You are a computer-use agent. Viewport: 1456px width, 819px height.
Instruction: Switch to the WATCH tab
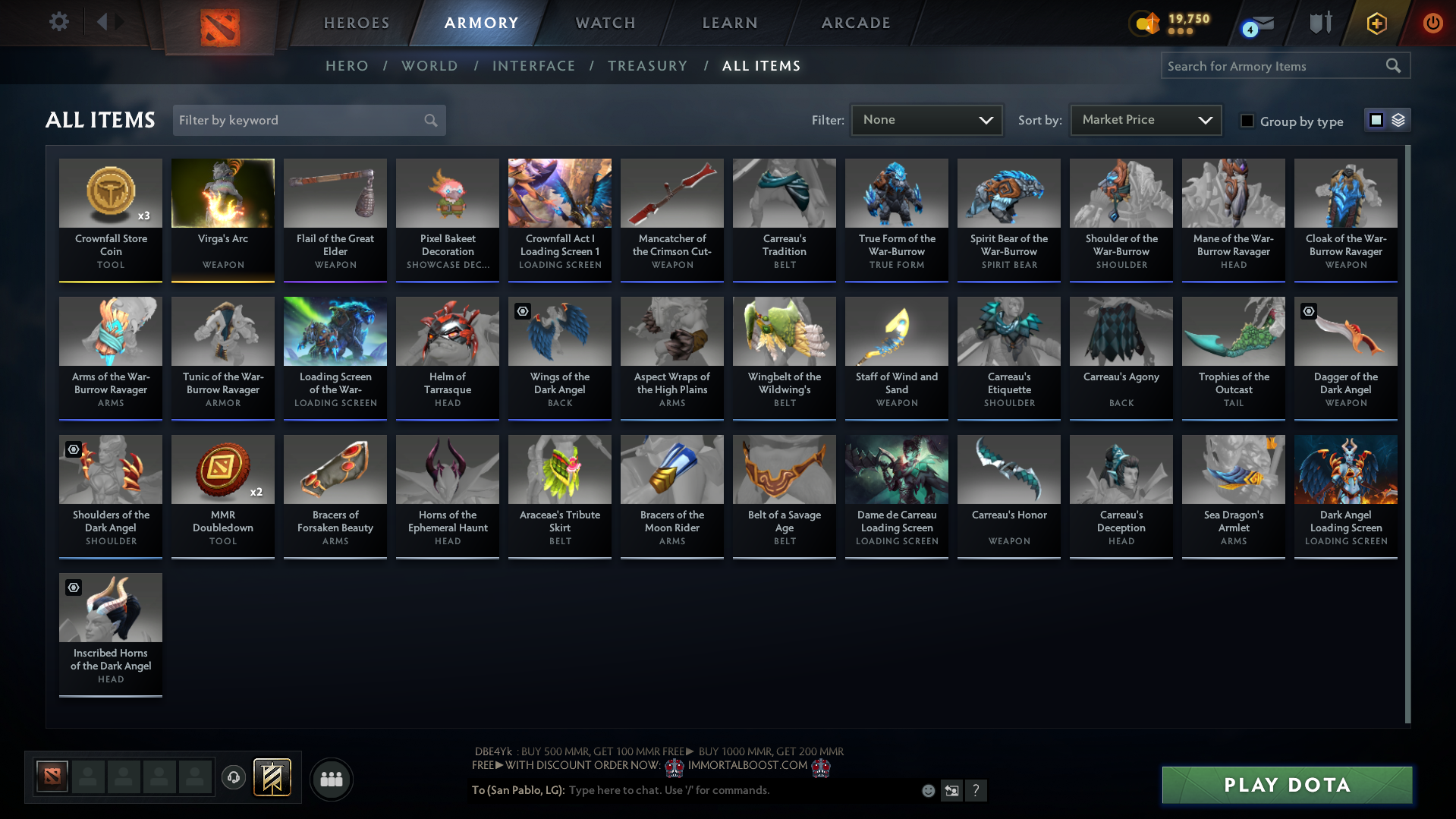[605, 23]
